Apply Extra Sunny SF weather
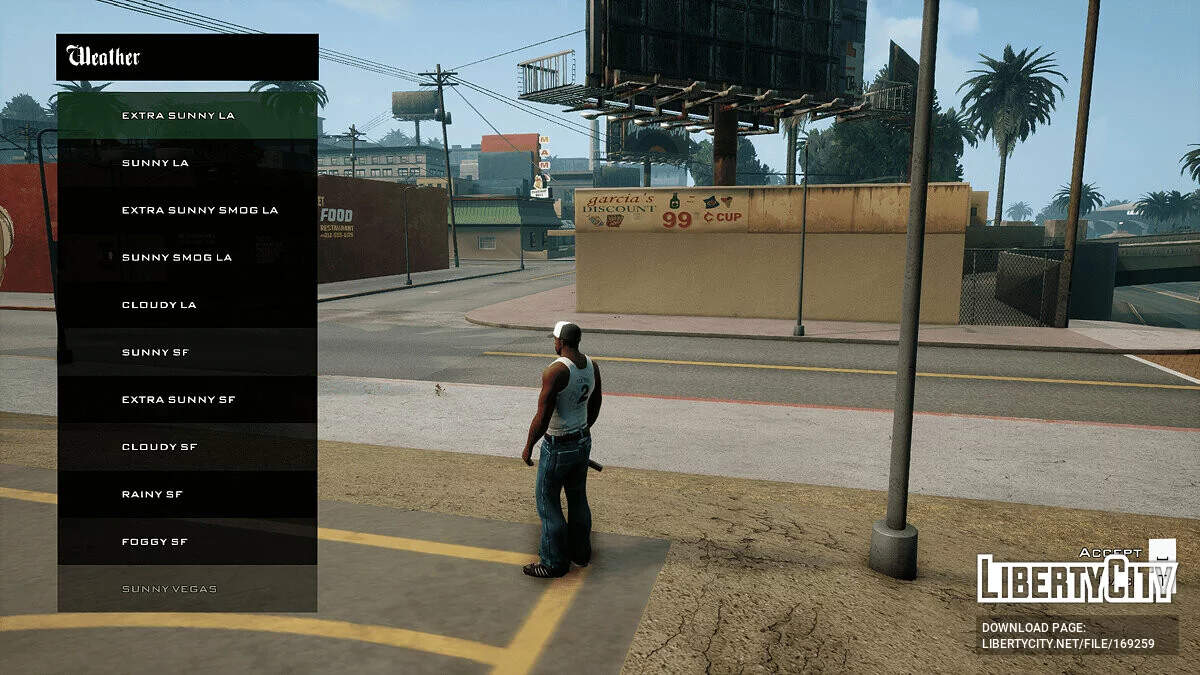1200x675 pixels. click(187, 399)
